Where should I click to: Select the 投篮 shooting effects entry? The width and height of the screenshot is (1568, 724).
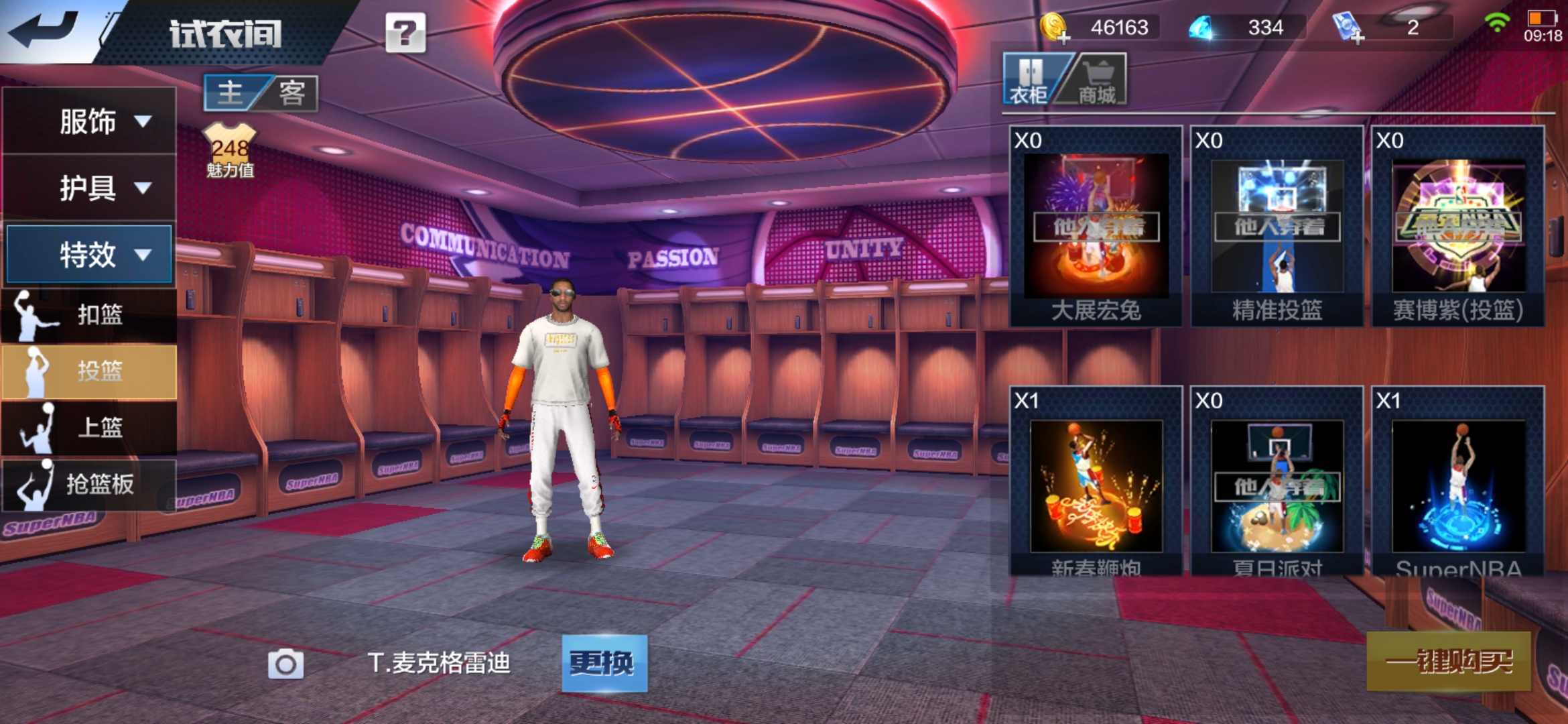point(90,371)
